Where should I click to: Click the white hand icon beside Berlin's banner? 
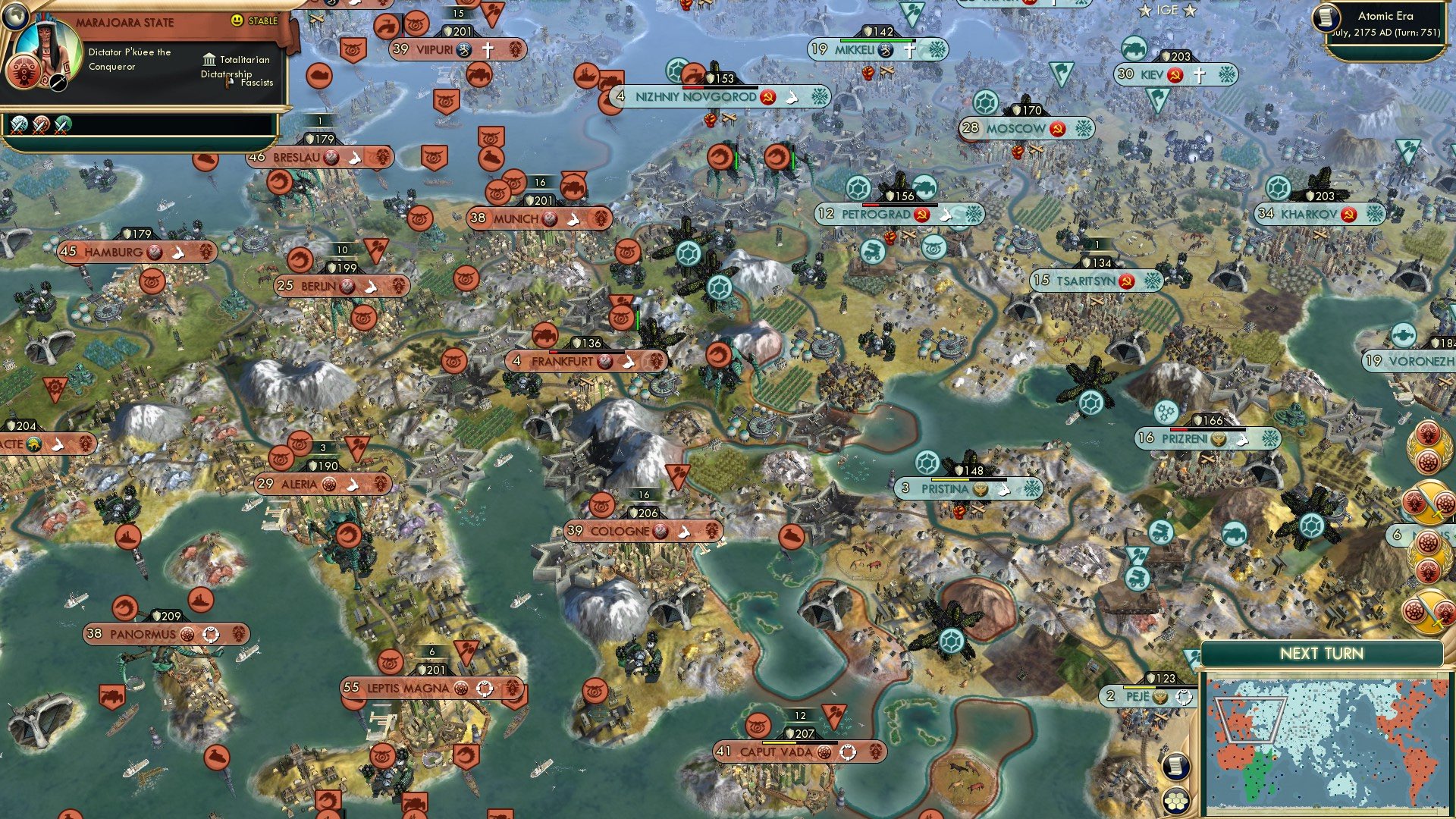(x=372, y=287)
